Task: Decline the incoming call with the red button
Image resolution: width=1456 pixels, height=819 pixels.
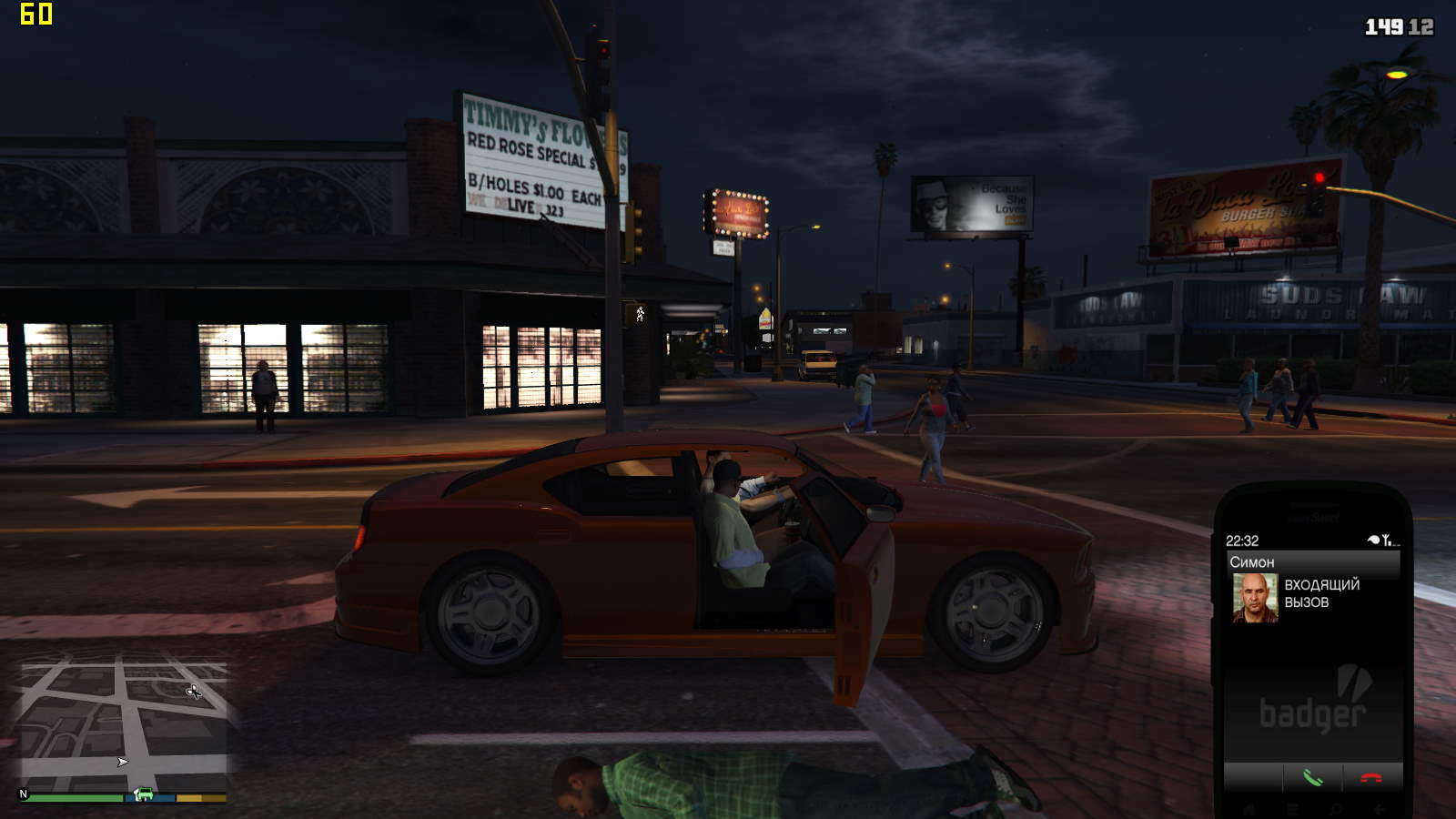Action: click(1370, 778)
